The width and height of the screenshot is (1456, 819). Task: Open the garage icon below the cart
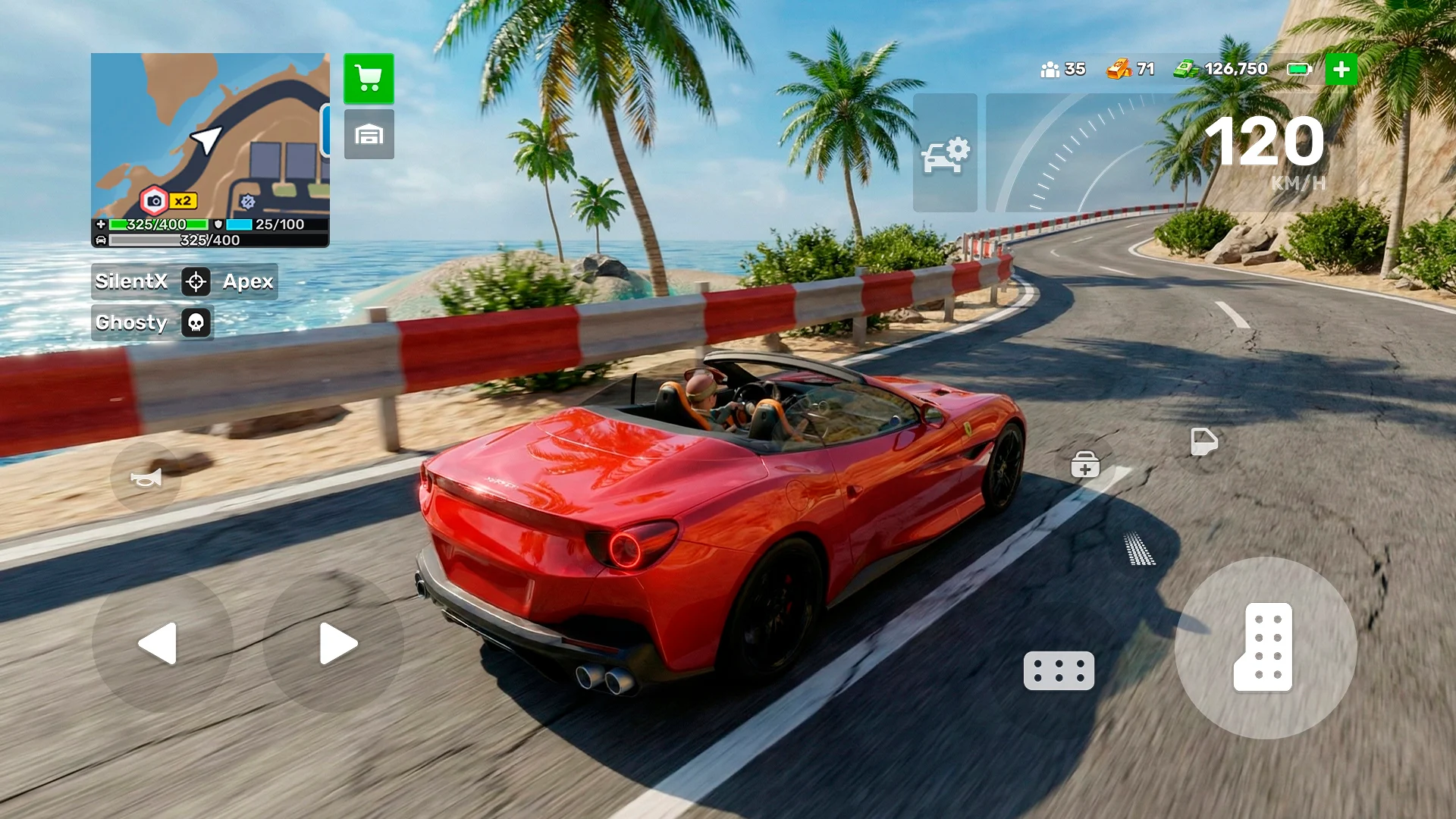click(x=369, y=135)
